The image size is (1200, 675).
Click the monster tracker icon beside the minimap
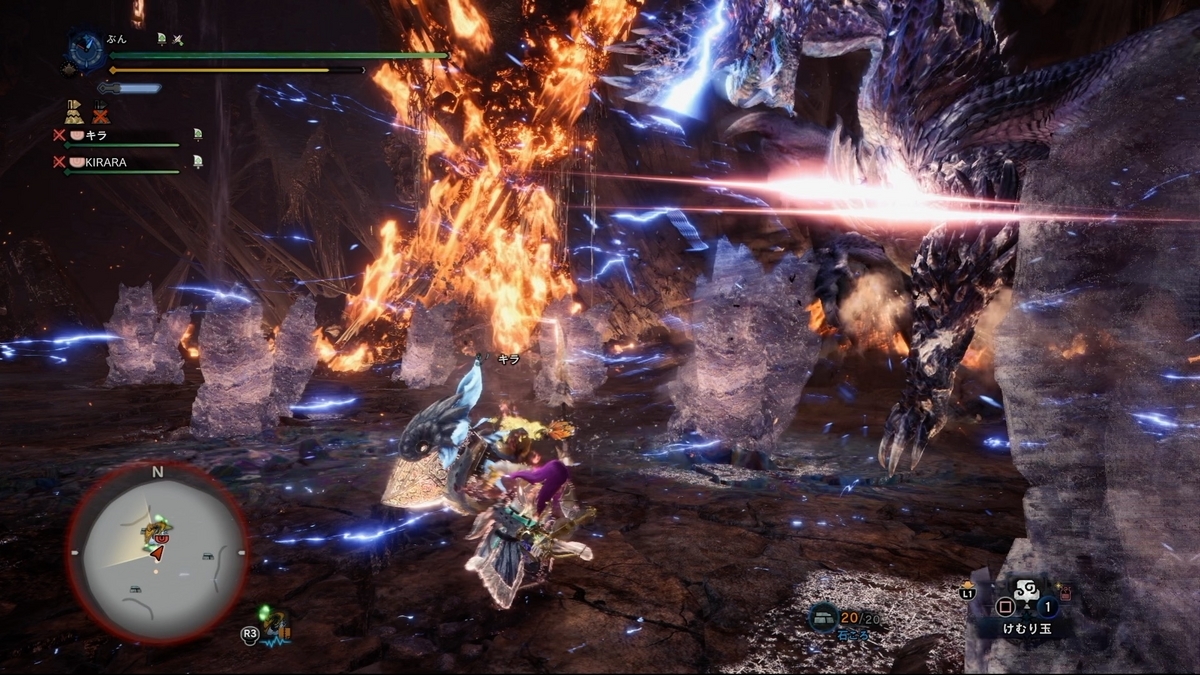click(277, 624)
